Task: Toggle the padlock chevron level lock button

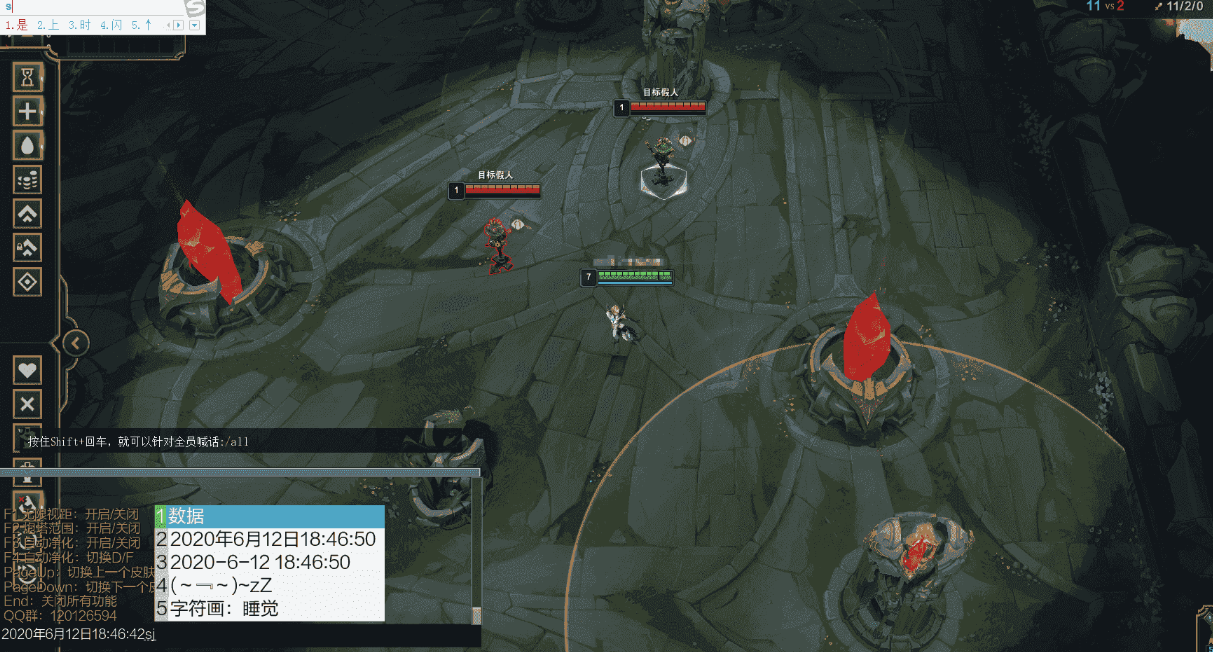Action: [x=28, y=247]
